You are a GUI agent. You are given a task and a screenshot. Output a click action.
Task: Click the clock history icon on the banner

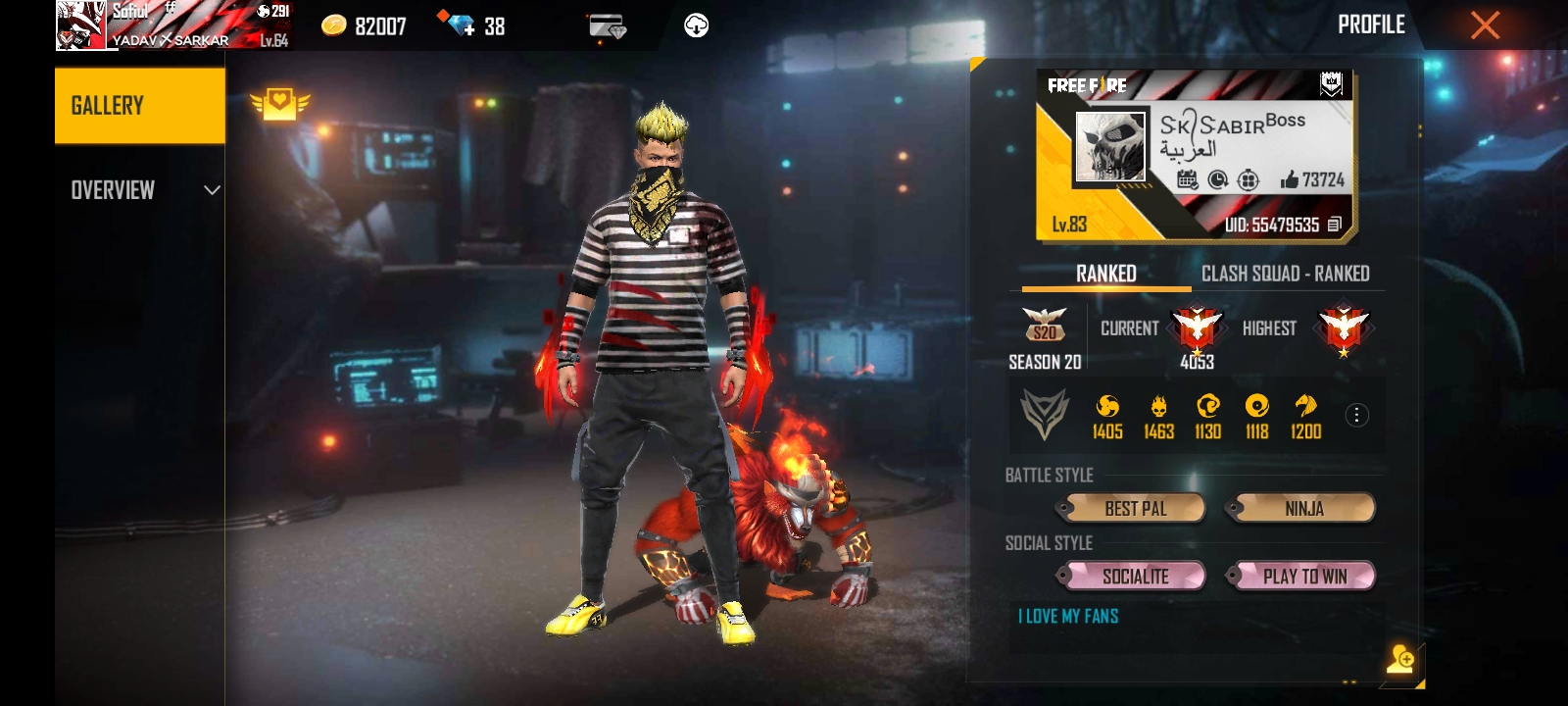(1217, 179)
